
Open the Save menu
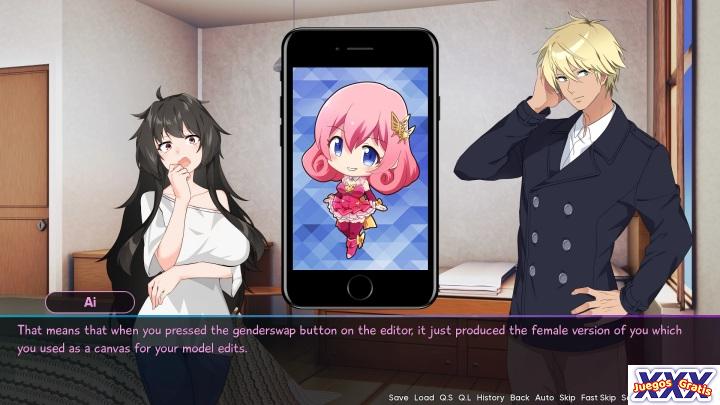[398, 397]
